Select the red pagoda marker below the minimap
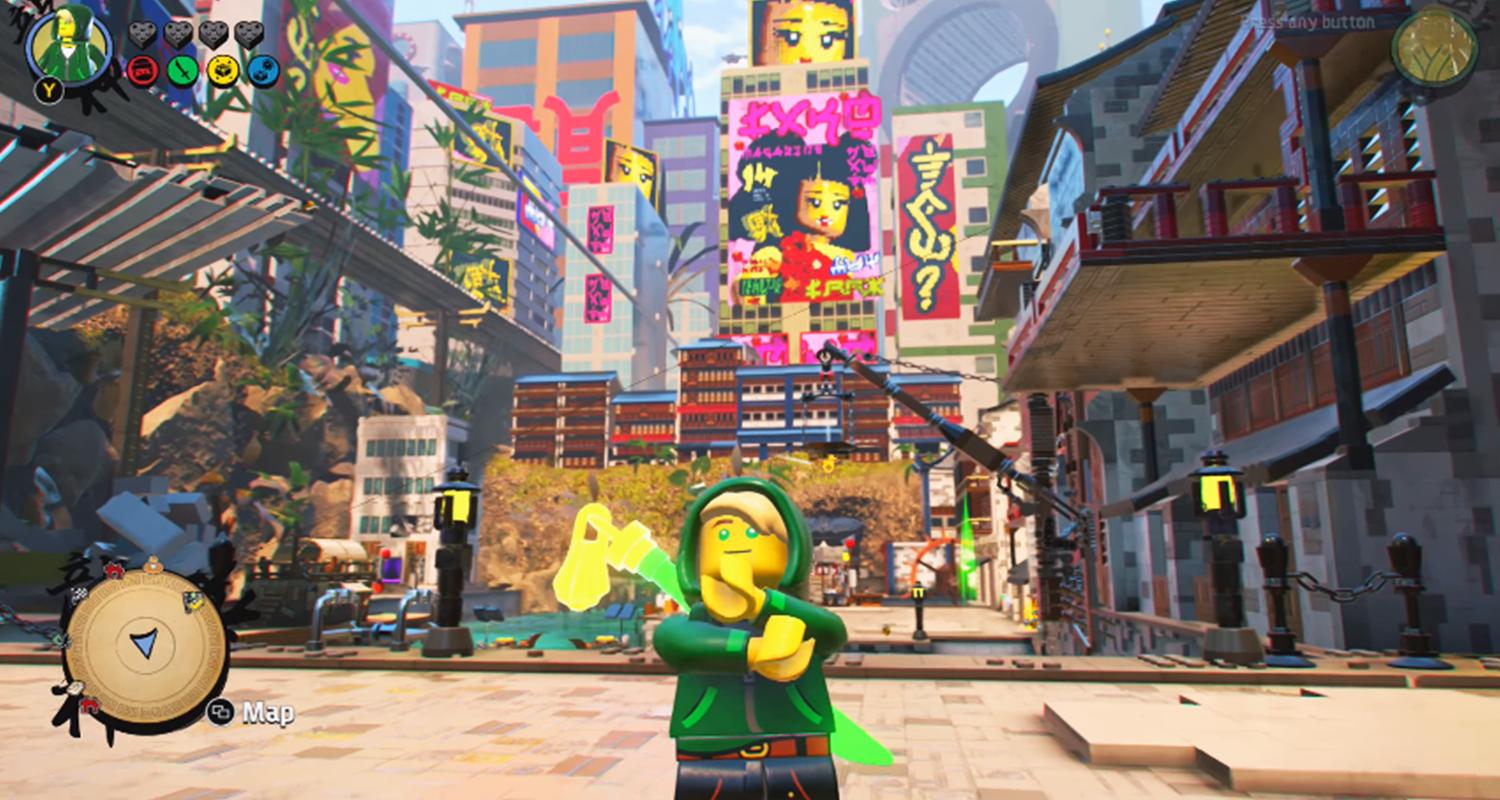1500x800 pixels. (x=90, y=707)
